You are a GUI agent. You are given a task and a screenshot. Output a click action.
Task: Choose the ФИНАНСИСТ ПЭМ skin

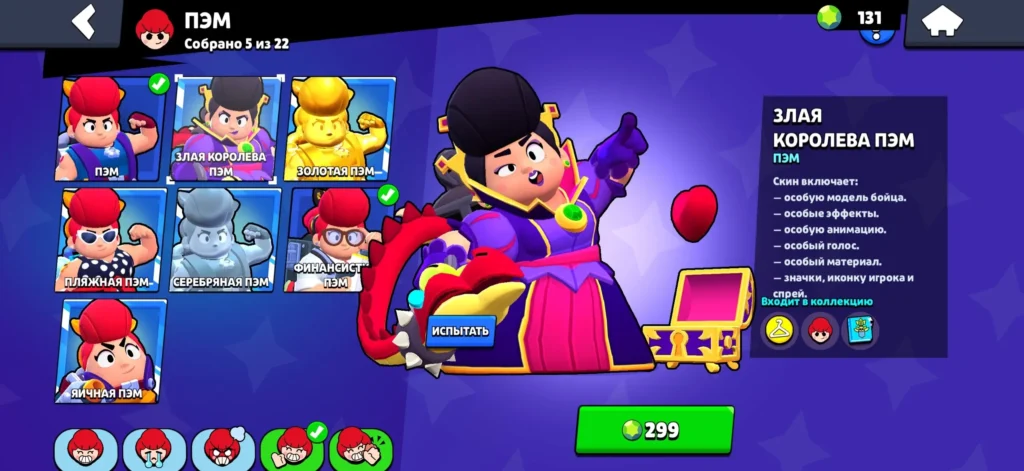[336, 240]
